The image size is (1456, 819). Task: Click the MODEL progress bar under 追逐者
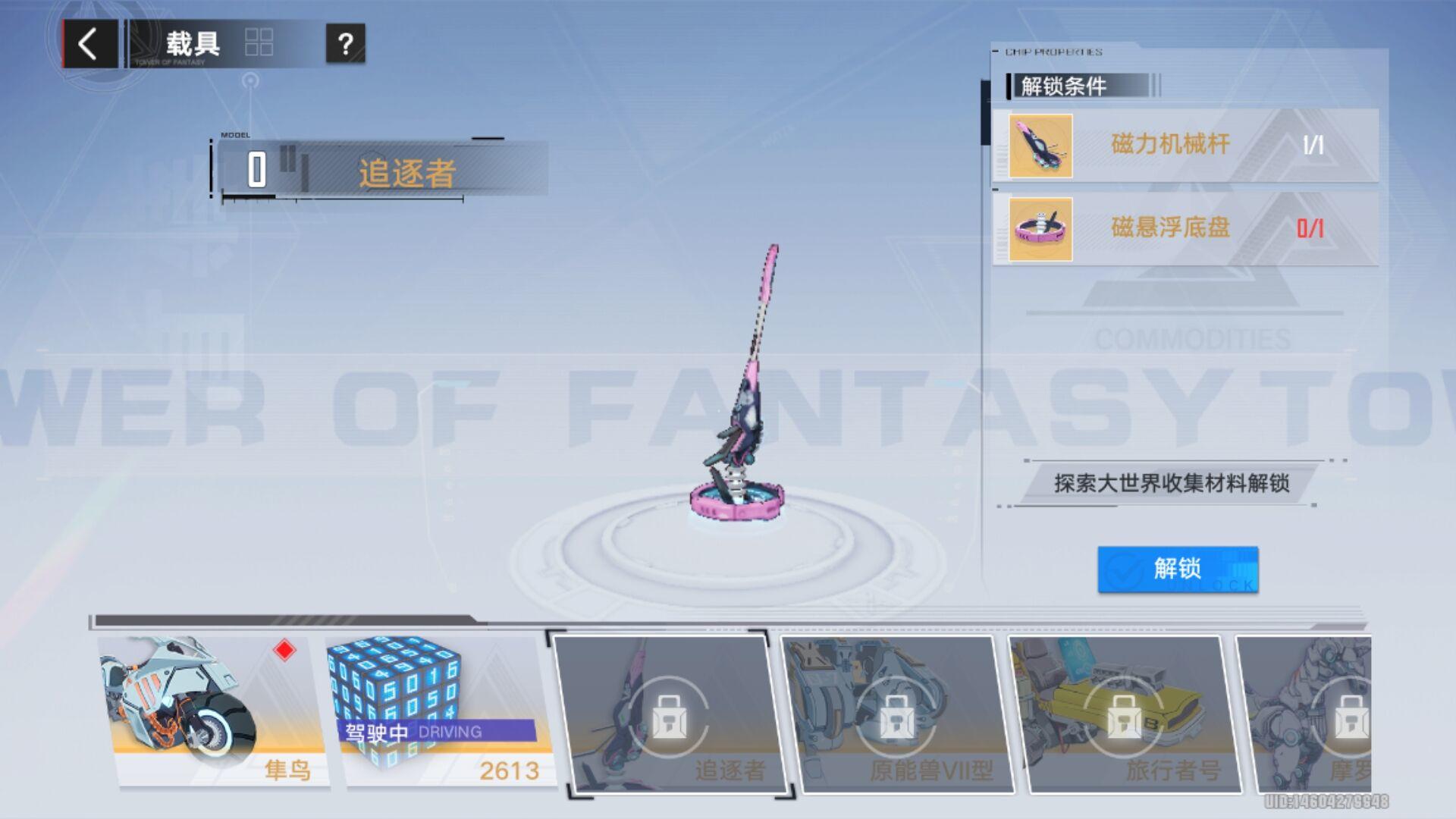click(341, 198)
